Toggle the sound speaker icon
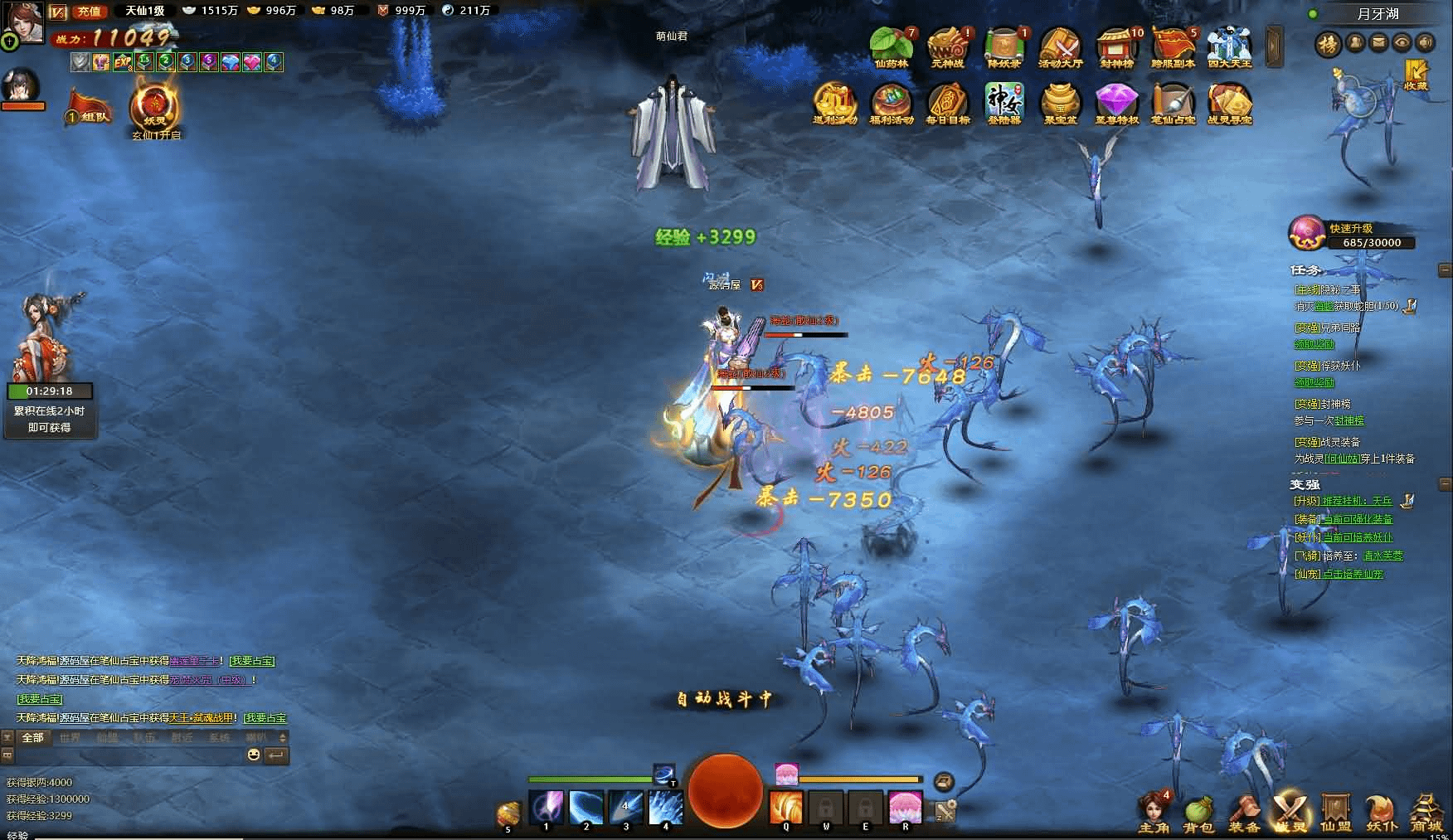This screenshot has width=1453, height=840. pos(1425,42)
